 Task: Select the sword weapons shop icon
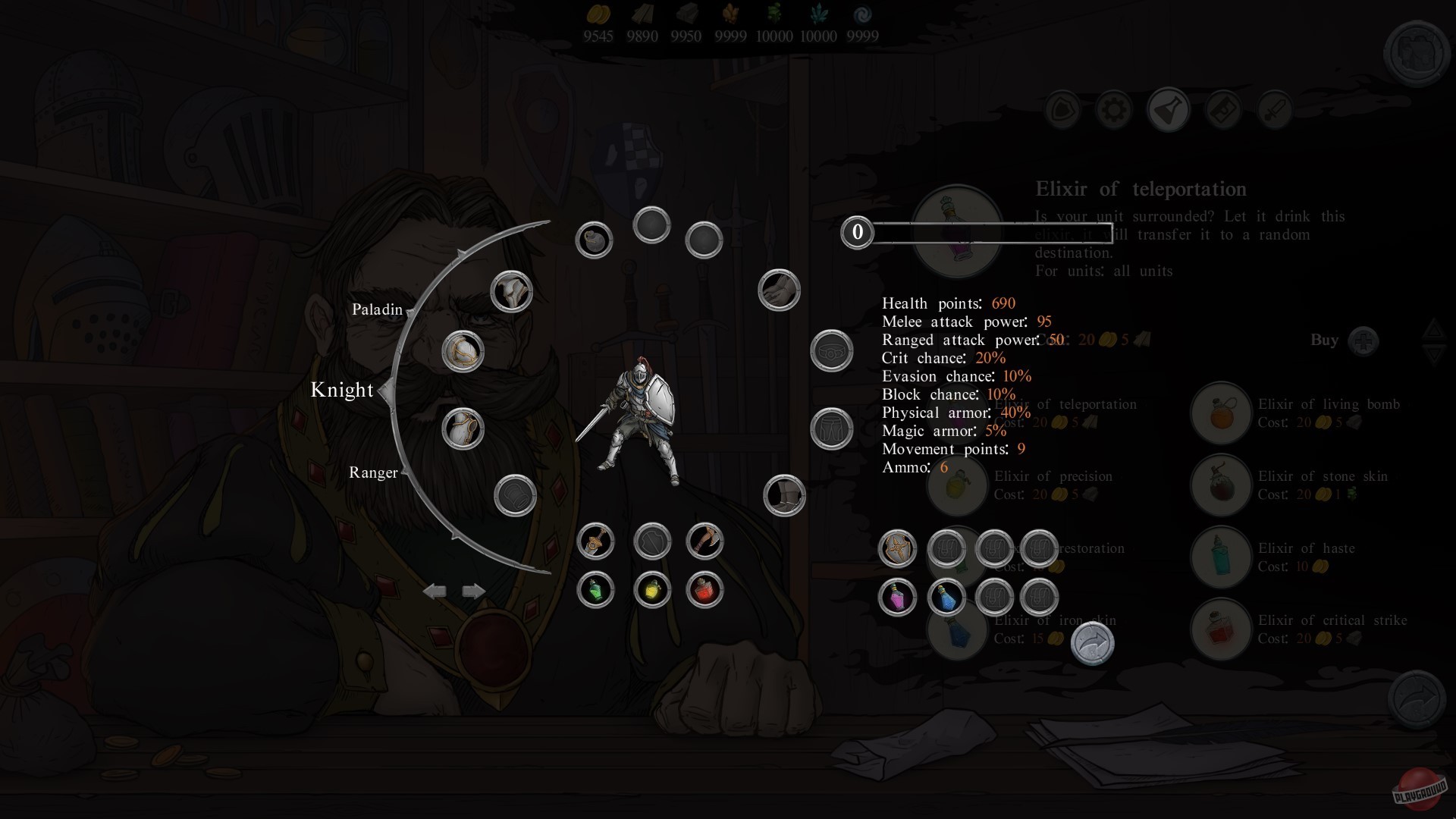1275,109
